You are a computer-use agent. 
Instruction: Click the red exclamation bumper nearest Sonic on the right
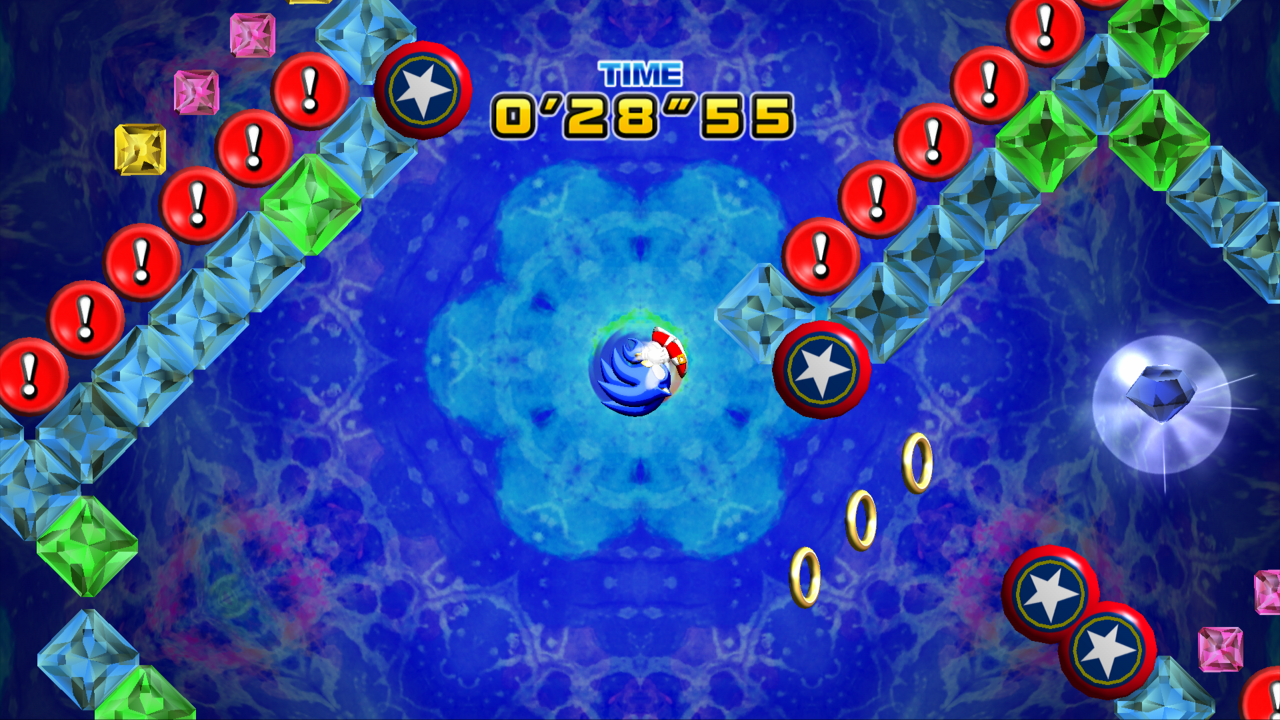click(820, 254)
